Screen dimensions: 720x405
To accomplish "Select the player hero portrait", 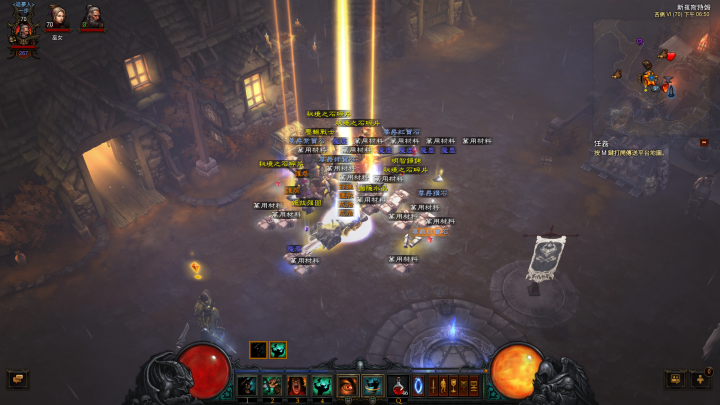I will (22, 32).
